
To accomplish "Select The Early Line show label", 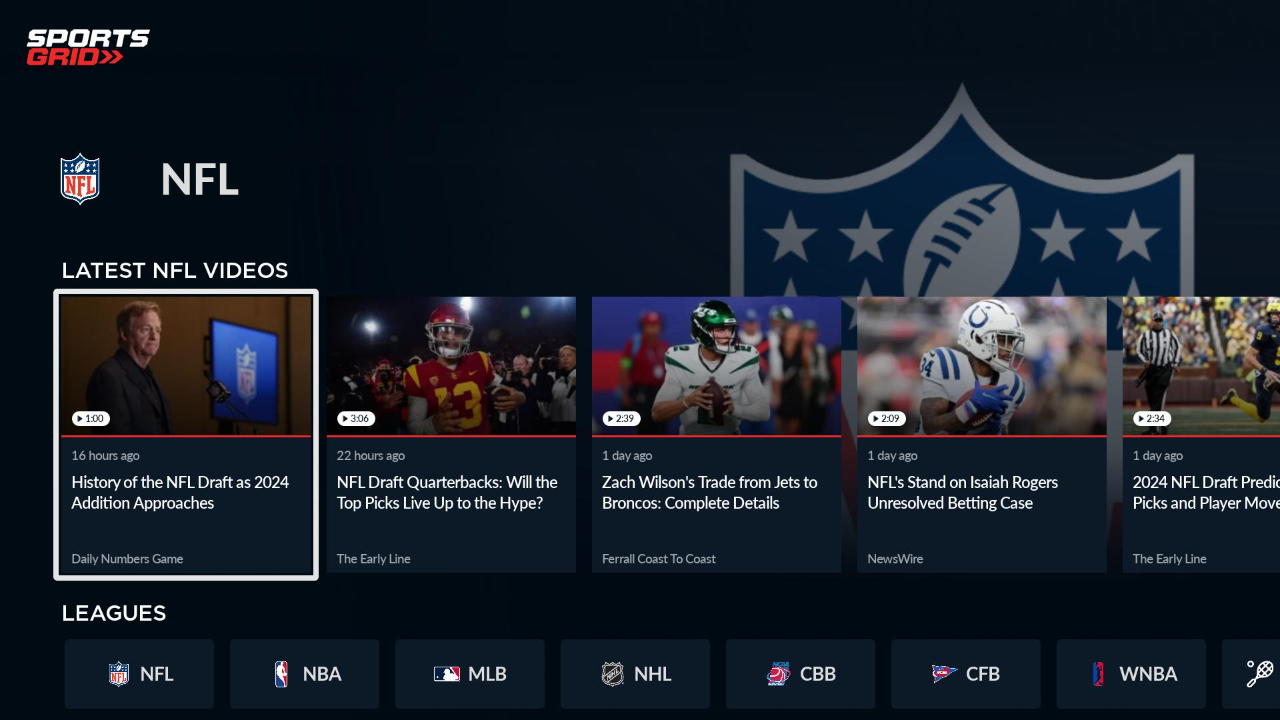I will coord(373,558).
